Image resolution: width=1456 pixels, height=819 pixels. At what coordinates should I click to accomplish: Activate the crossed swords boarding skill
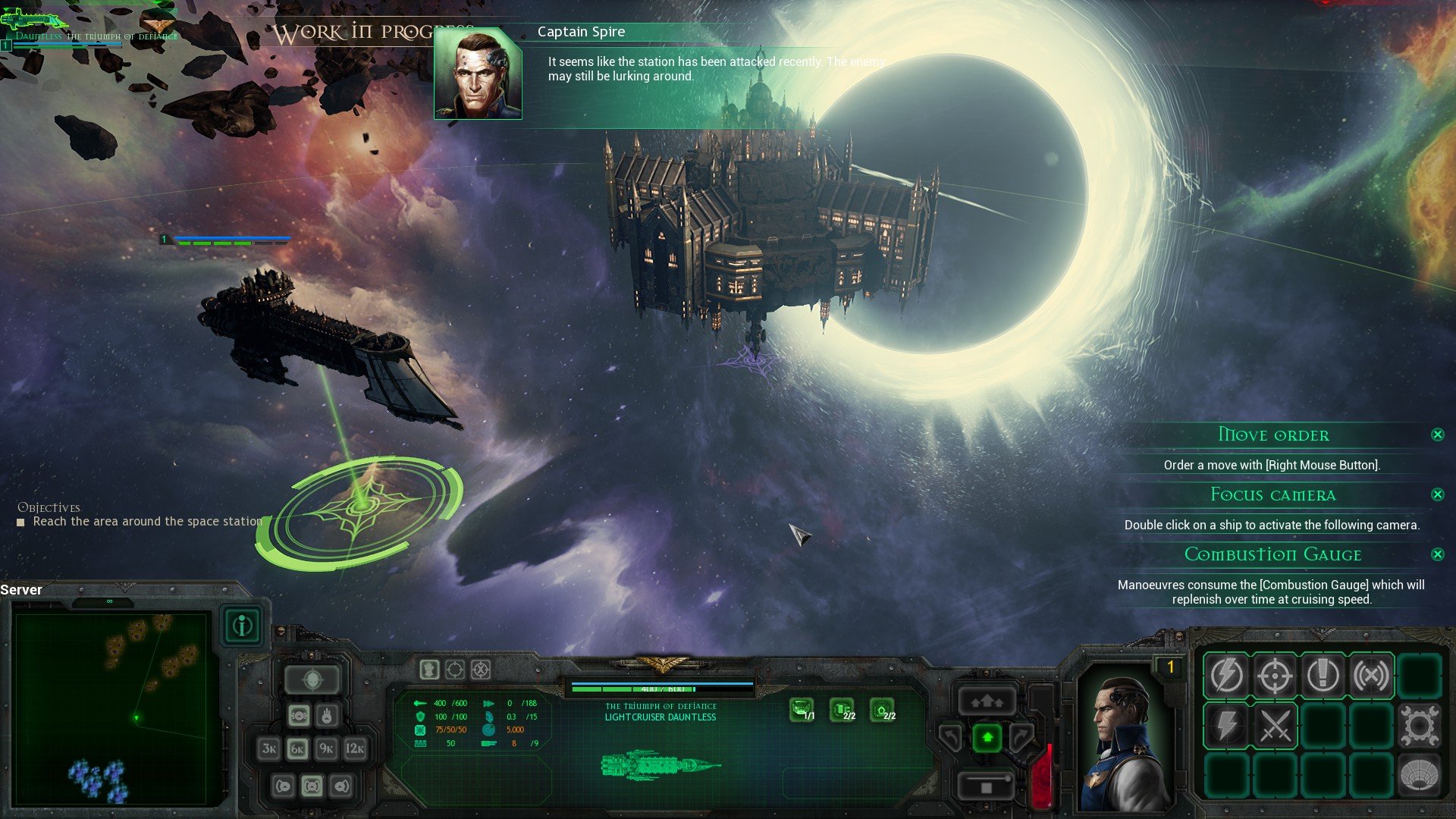(1275, 725)
